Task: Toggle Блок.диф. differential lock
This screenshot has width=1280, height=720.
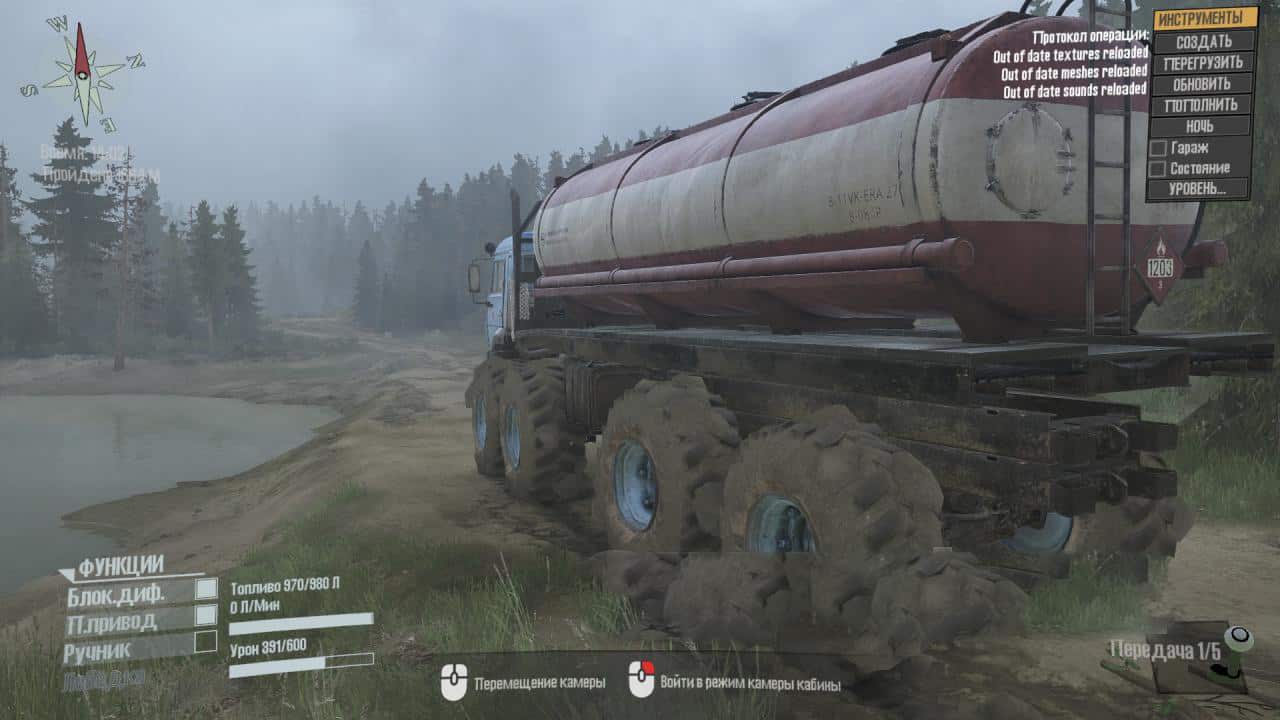Action: coord(206,589)
